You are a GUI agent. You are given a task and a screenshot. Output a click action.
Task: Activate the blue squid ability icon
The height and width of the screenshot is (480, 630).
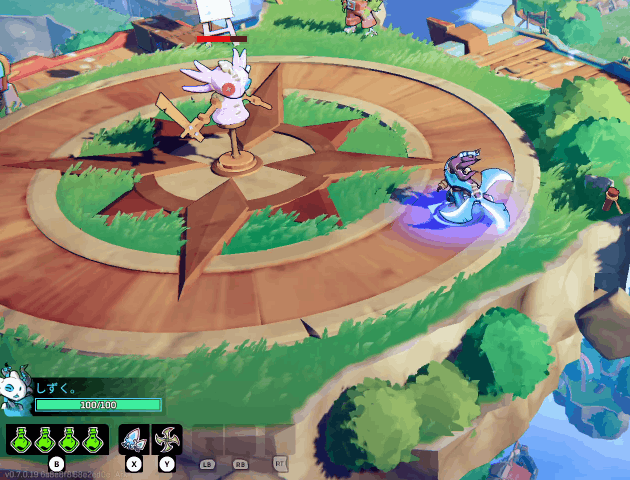click(x=133, y=438)
